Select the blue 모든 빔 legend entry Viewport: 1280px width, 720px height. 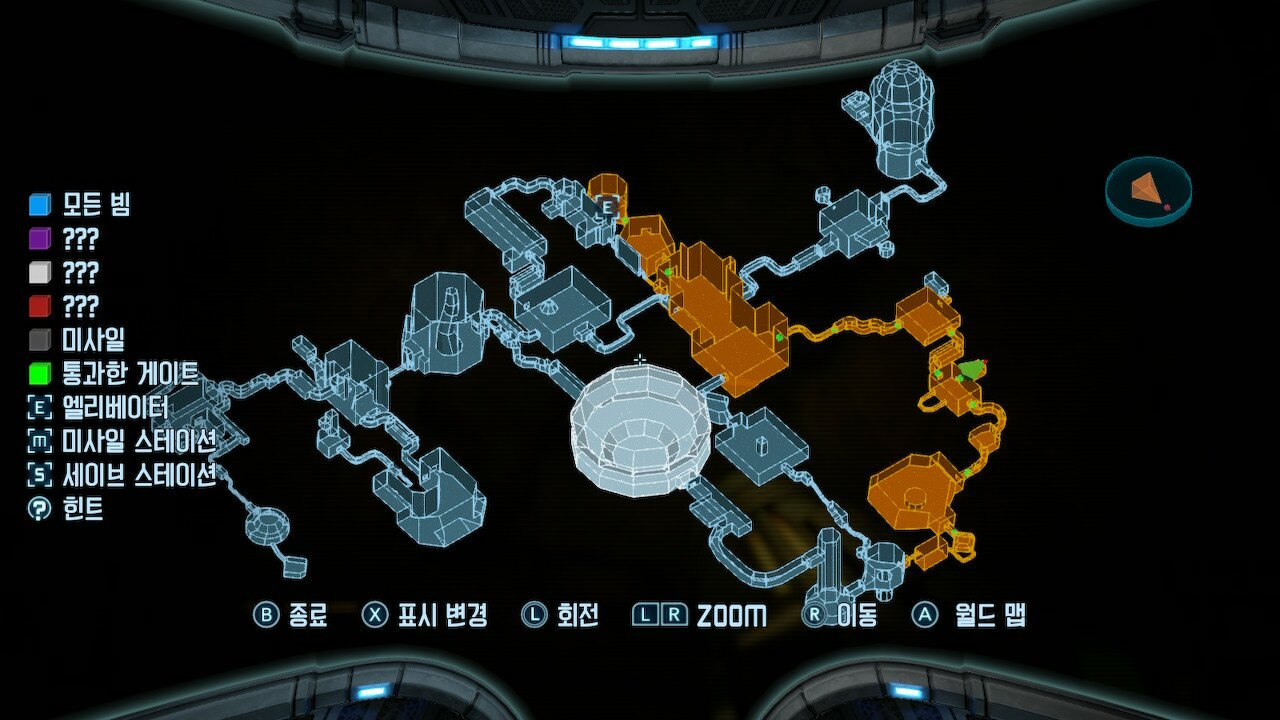pyautogui.click(x=80, y=205)
